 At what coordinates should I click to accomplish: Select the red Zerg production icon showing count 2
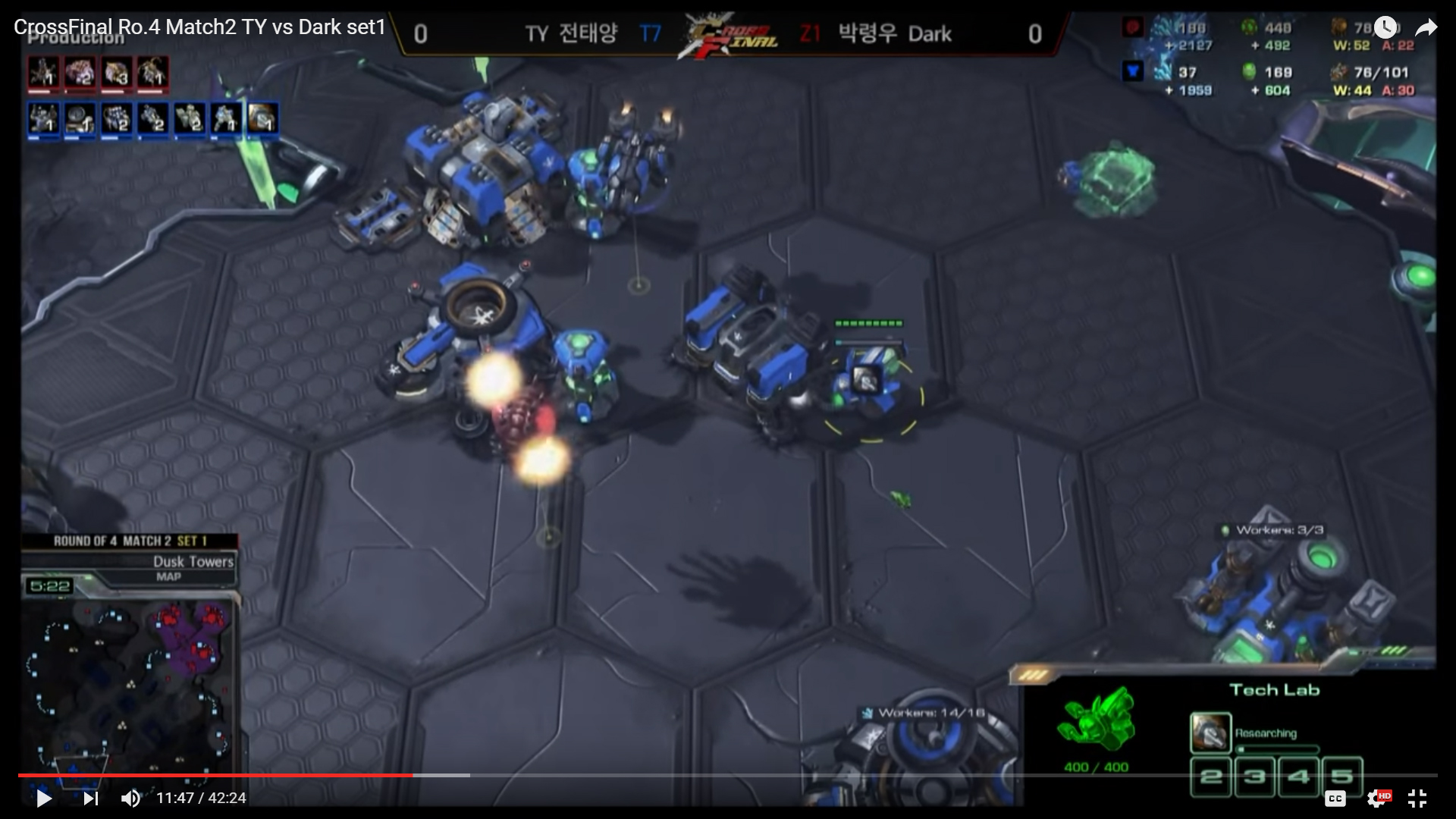coord(80,74)
